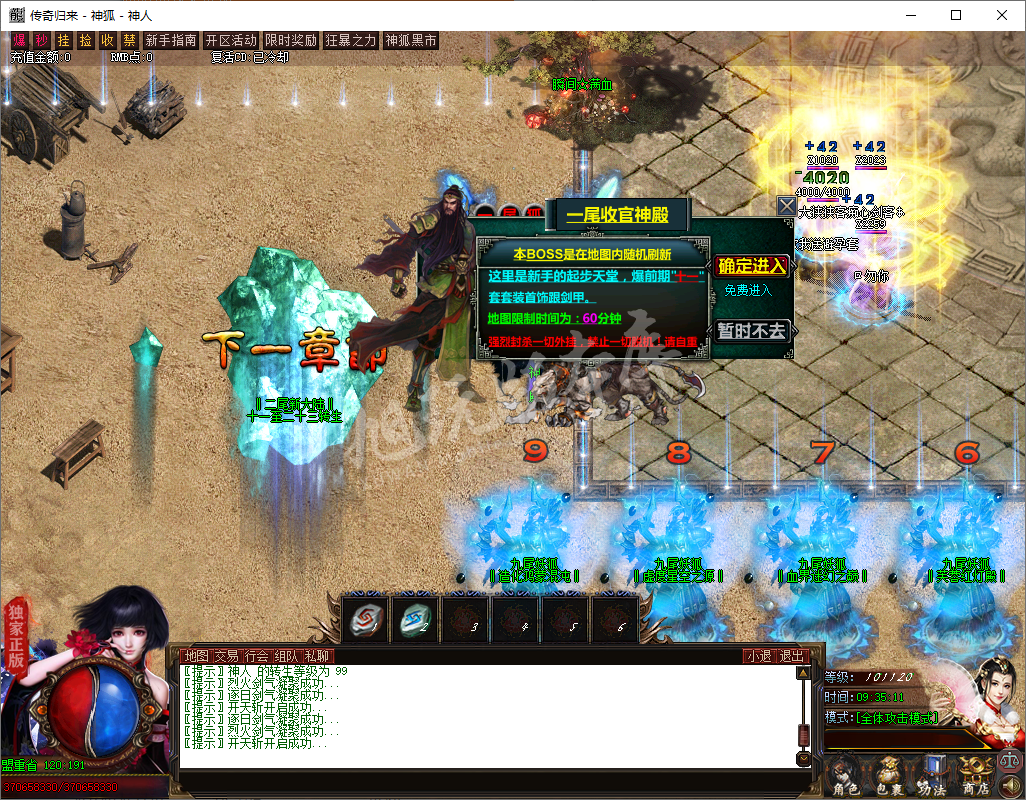Open the 新手指南 beginner guide
The image size is (1026, 800).
(x=170, y=41)
